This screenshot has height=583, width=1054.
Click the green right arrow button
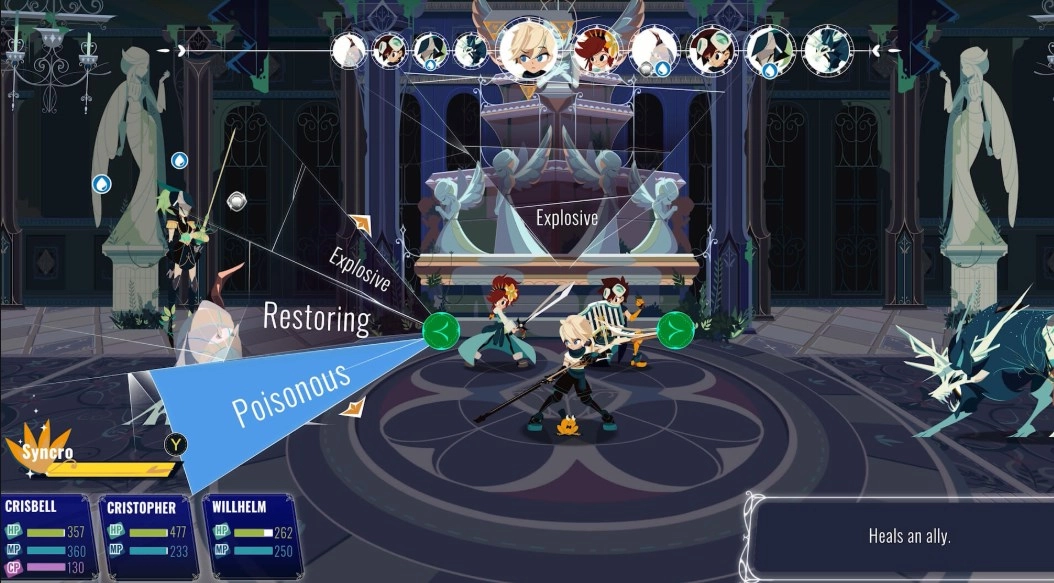click(x=676, y=329)
